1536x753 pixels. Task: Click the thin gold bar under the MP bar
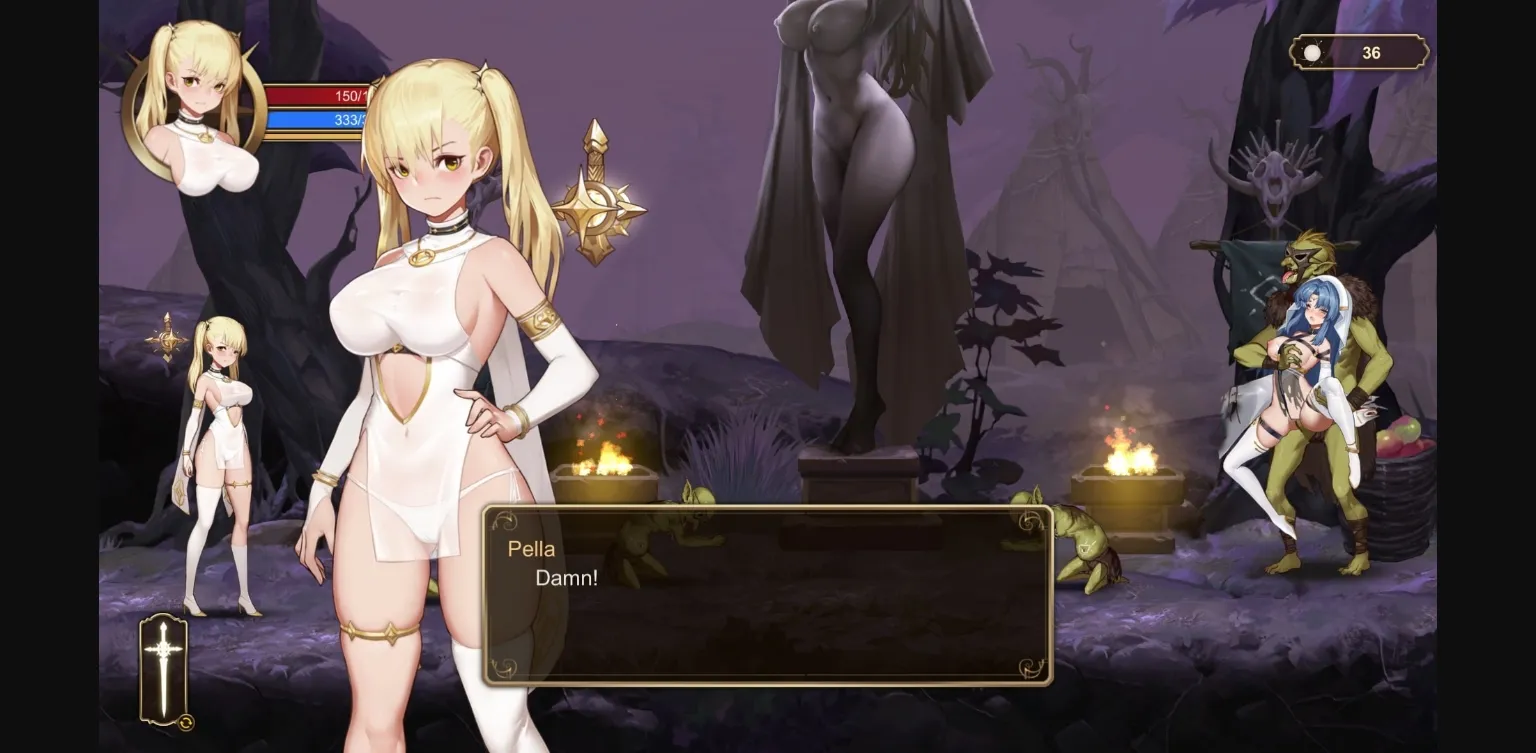pyautogui.click(x=317, y=136)
